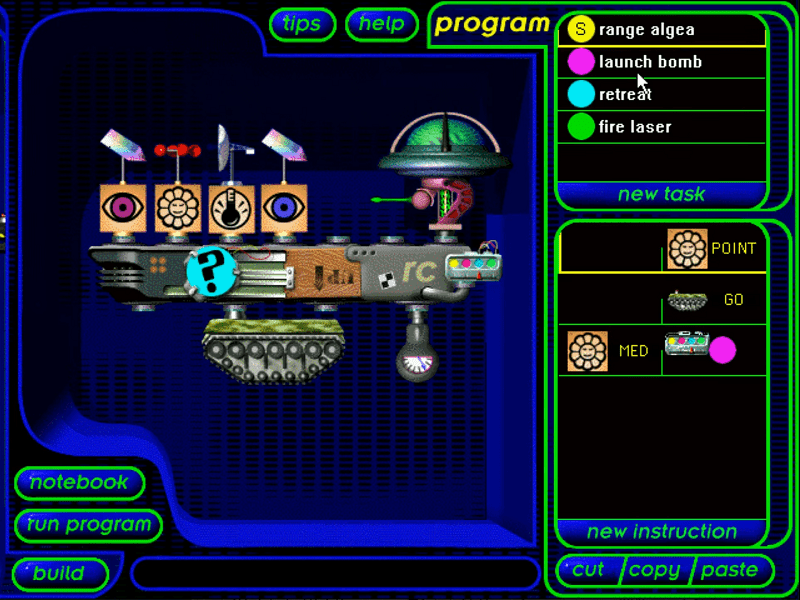Add a new task
Viewport: 800px width, 600px height.
(x=661, y=194)
